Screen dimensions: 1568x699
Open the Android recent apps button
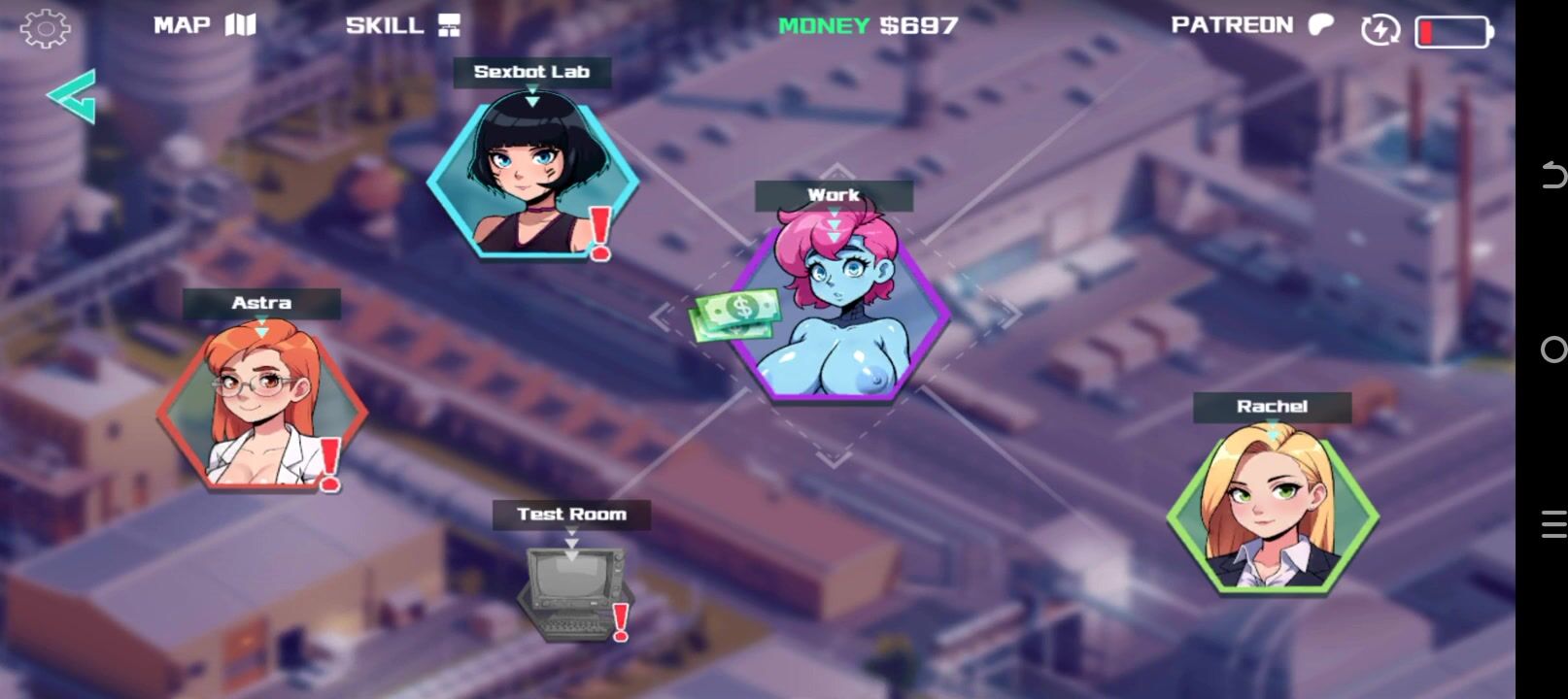(1552, 524)
